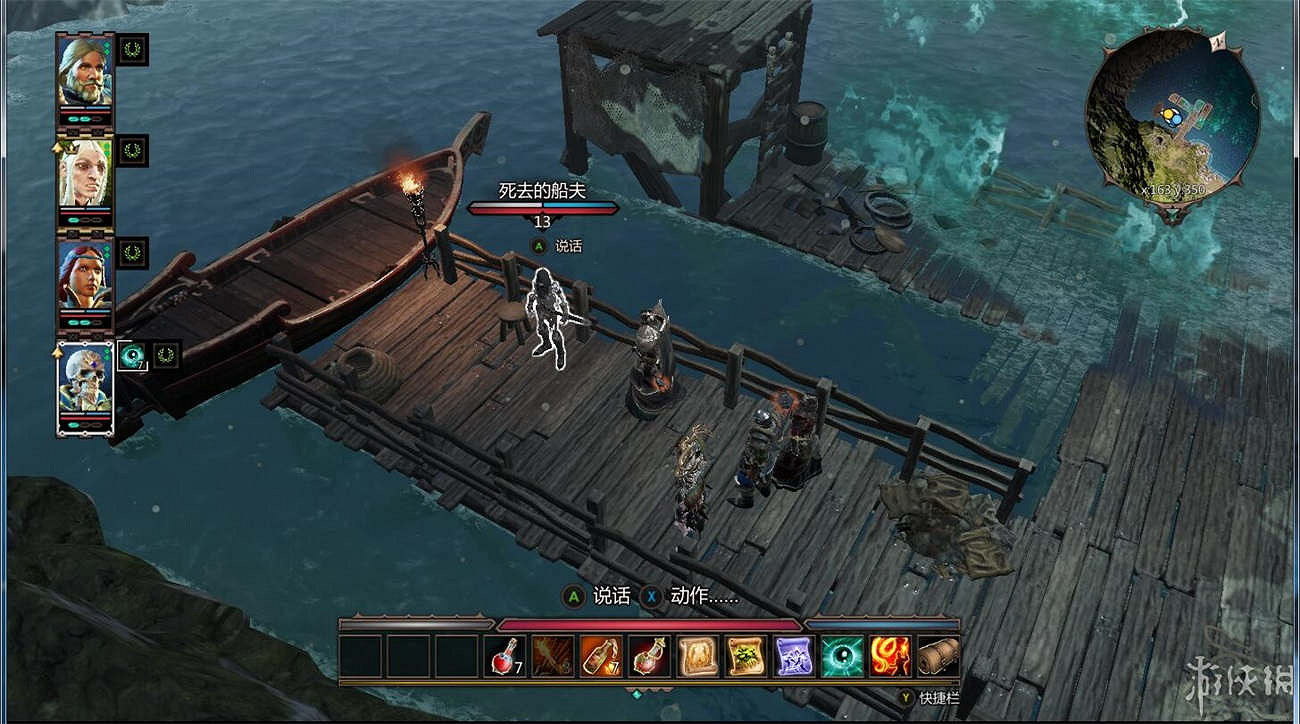The height and width of the screenshot is (724, 1300).
Task: Use the brown bottle with seven charges
Action: tap(601, 657)
